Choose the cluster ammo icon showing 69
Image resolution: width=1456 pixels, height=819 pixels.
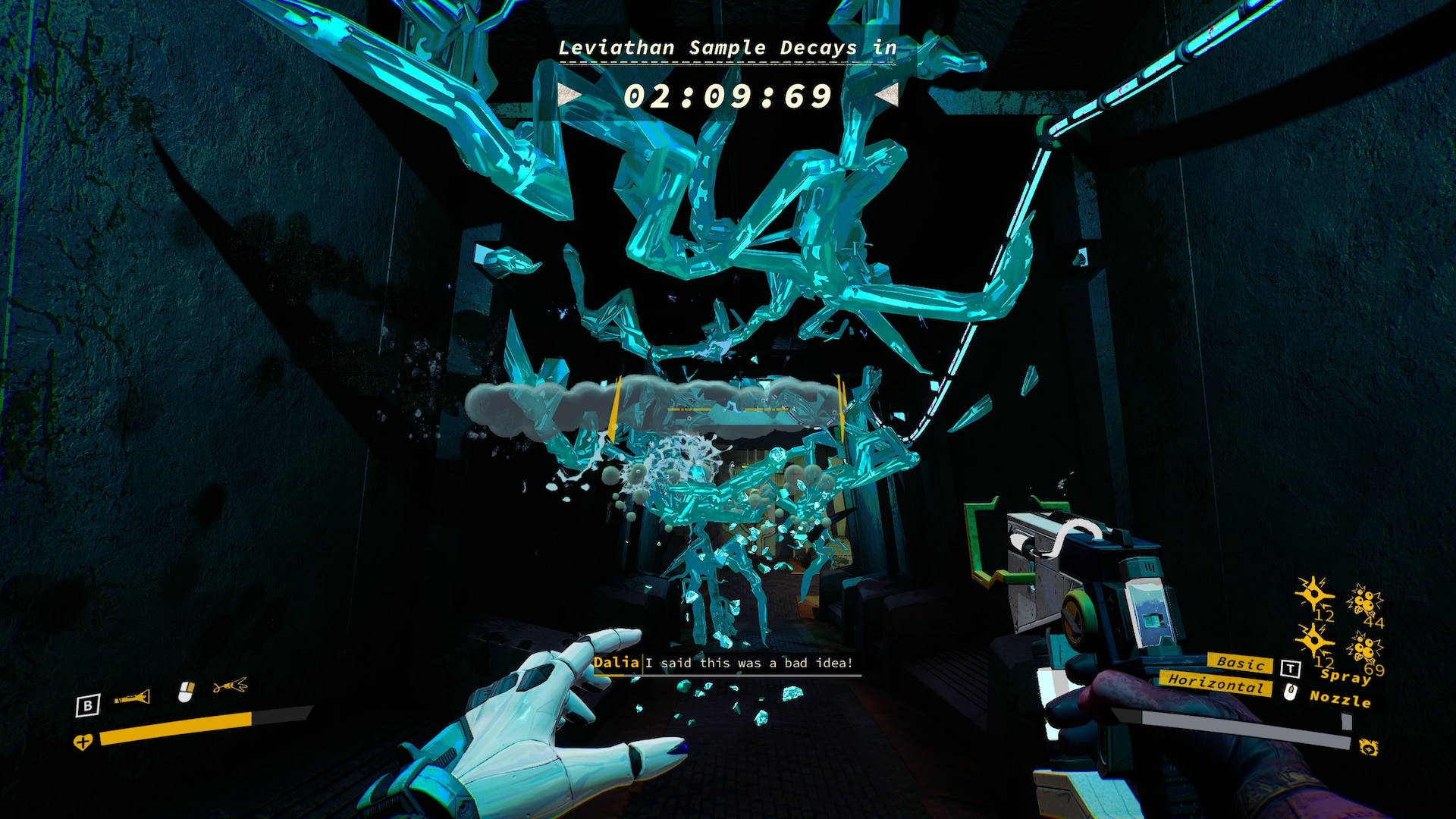tap(1363, 648)
